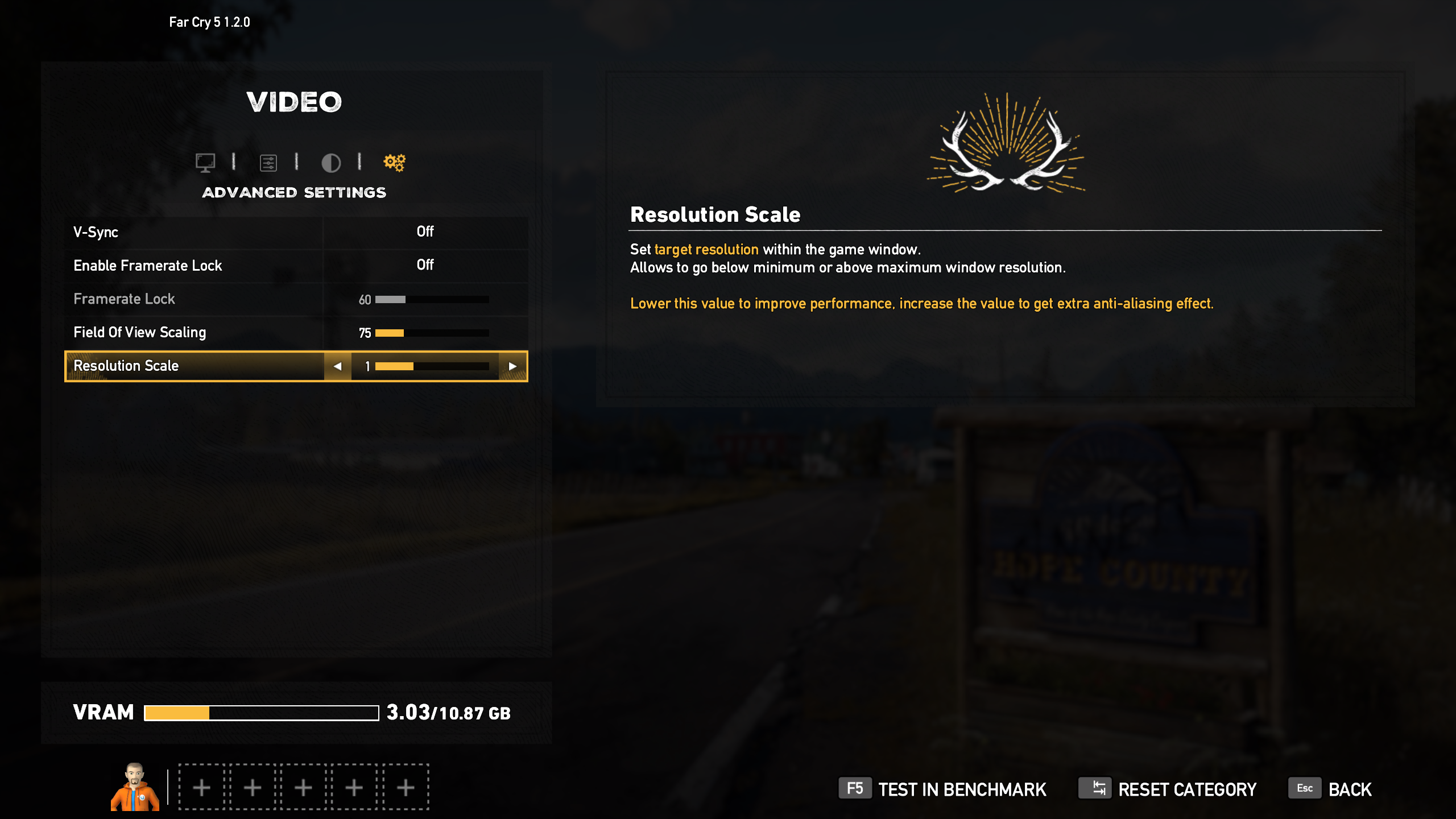Screen dimensions: 1456x819
Task: Adjust the Field Of View Scaling slider
Action: click(x=432, y=333)
